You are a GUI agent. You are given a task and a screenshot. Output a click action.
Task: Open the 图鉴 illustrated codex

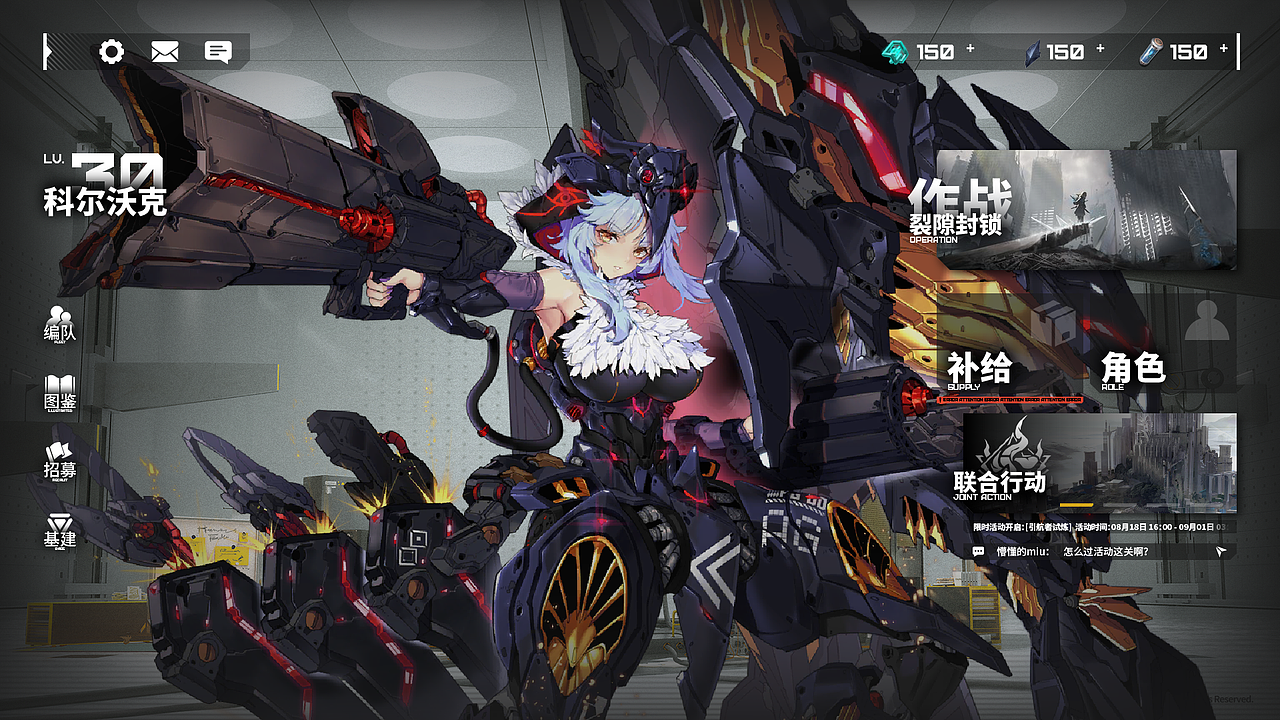pyautogui.click(x=60, y=390)
